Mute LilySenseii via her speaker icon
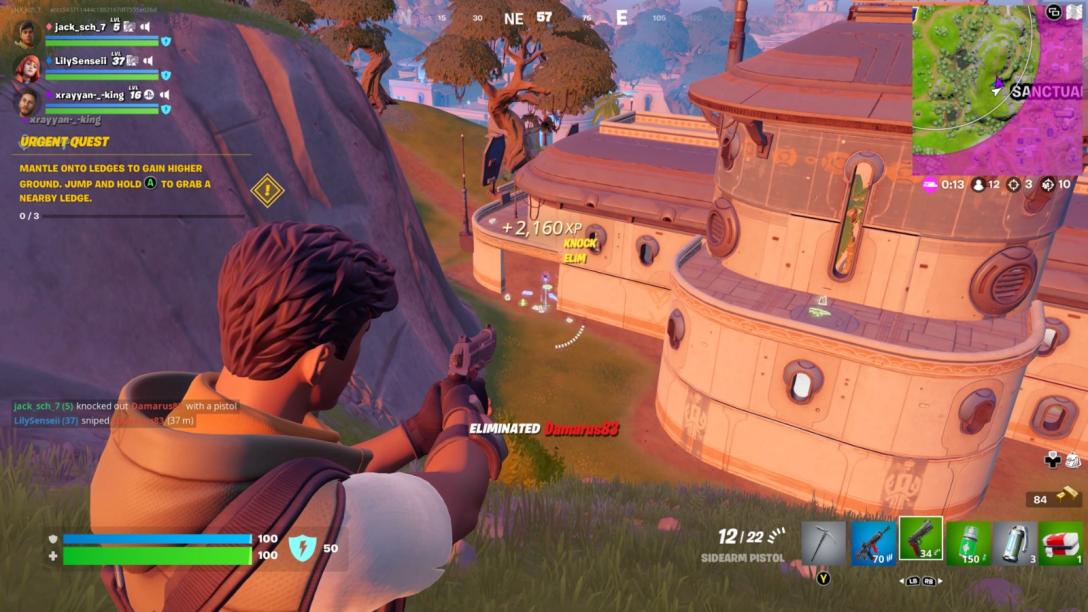This screenshot has height=612, width=1088. [x=149, y=61]
